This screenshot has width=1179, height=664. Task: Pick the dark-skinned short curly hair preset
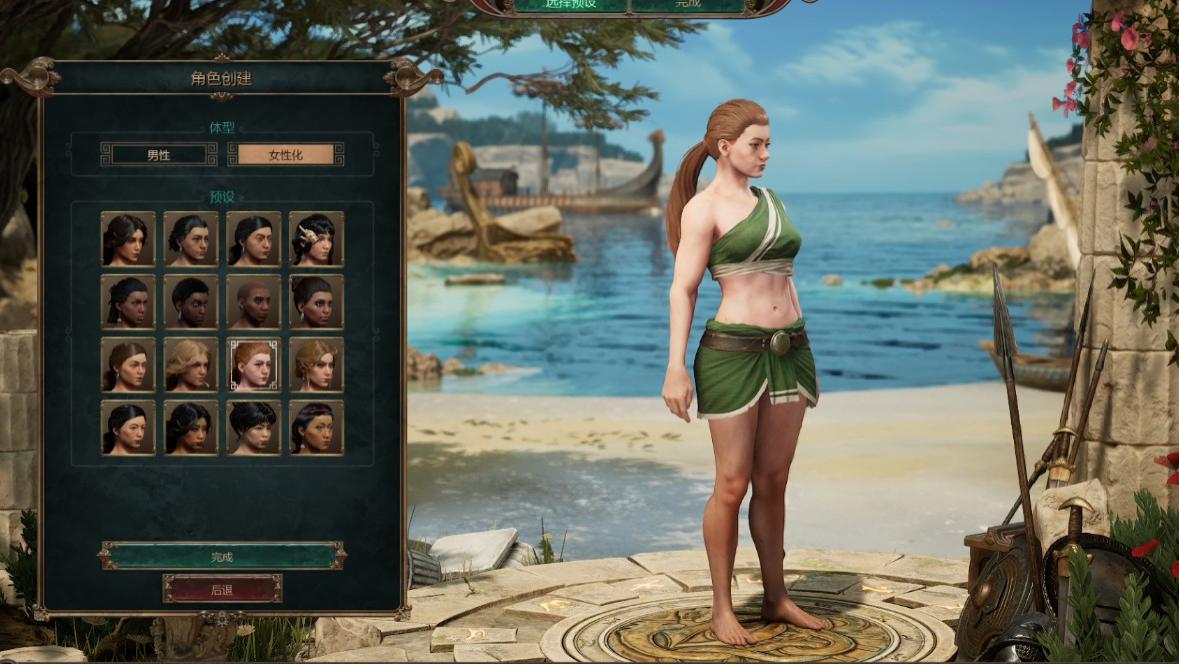(x=190, y=301)
